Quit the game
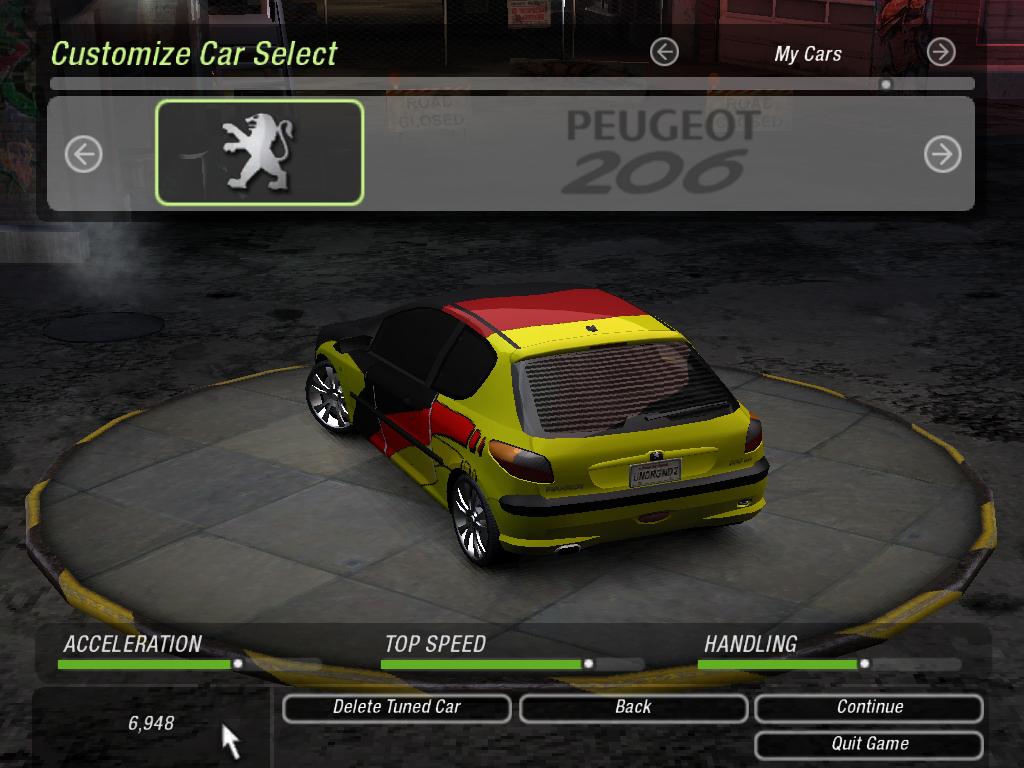Viewport: 1024px width, 768px height. point(869,744)
